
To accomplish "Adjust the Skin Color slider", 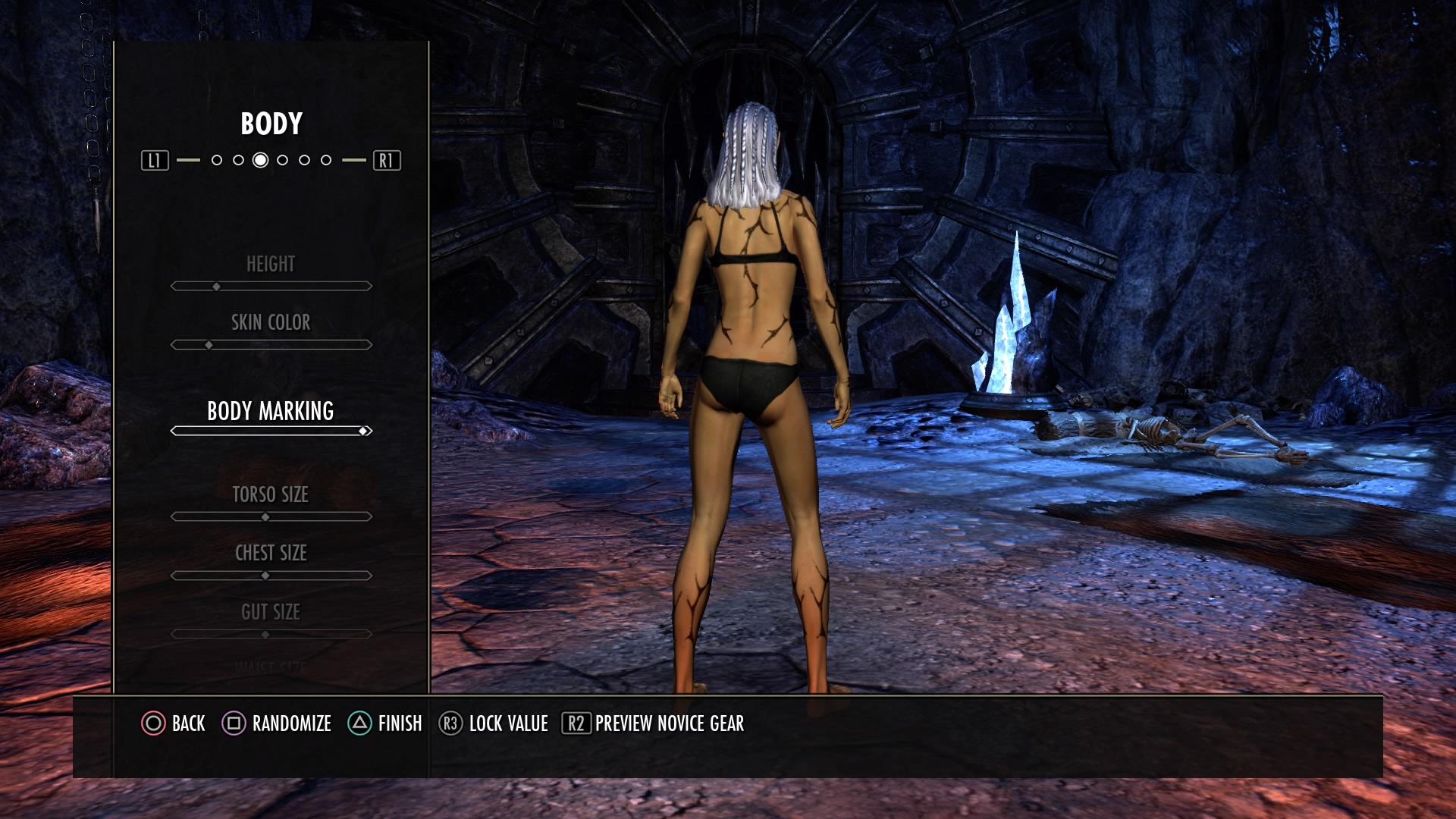I will tap(271, 344).
